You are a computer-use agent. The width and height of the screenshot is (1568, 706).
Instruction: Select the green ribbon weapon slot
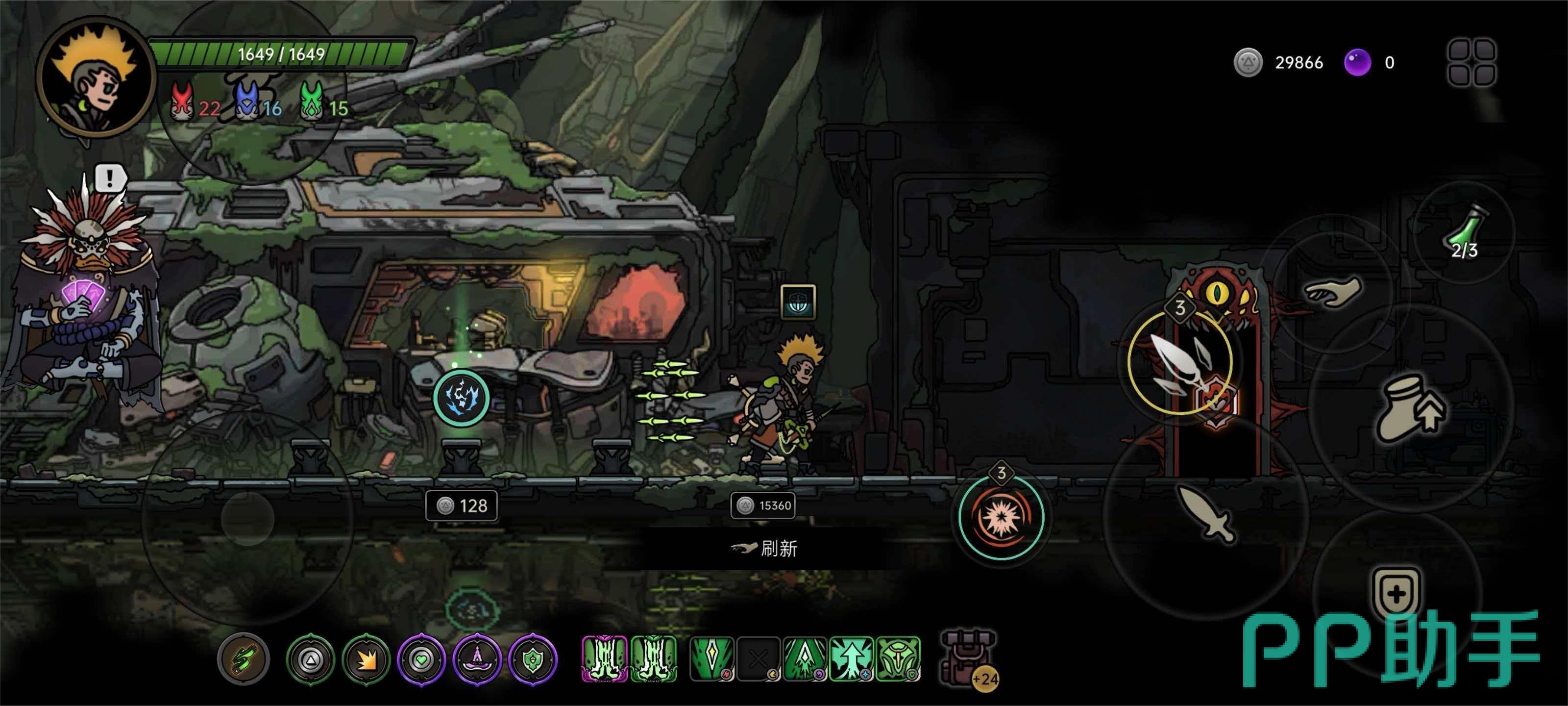click(x=244, y=658)
